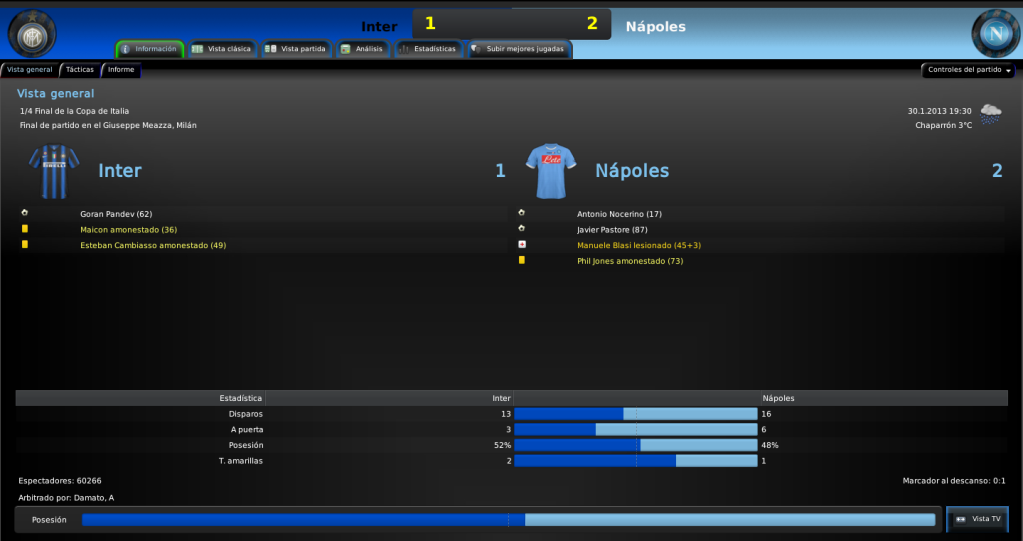Click the Vista TV button
The image size is (1023, 541).
[977, 519]
